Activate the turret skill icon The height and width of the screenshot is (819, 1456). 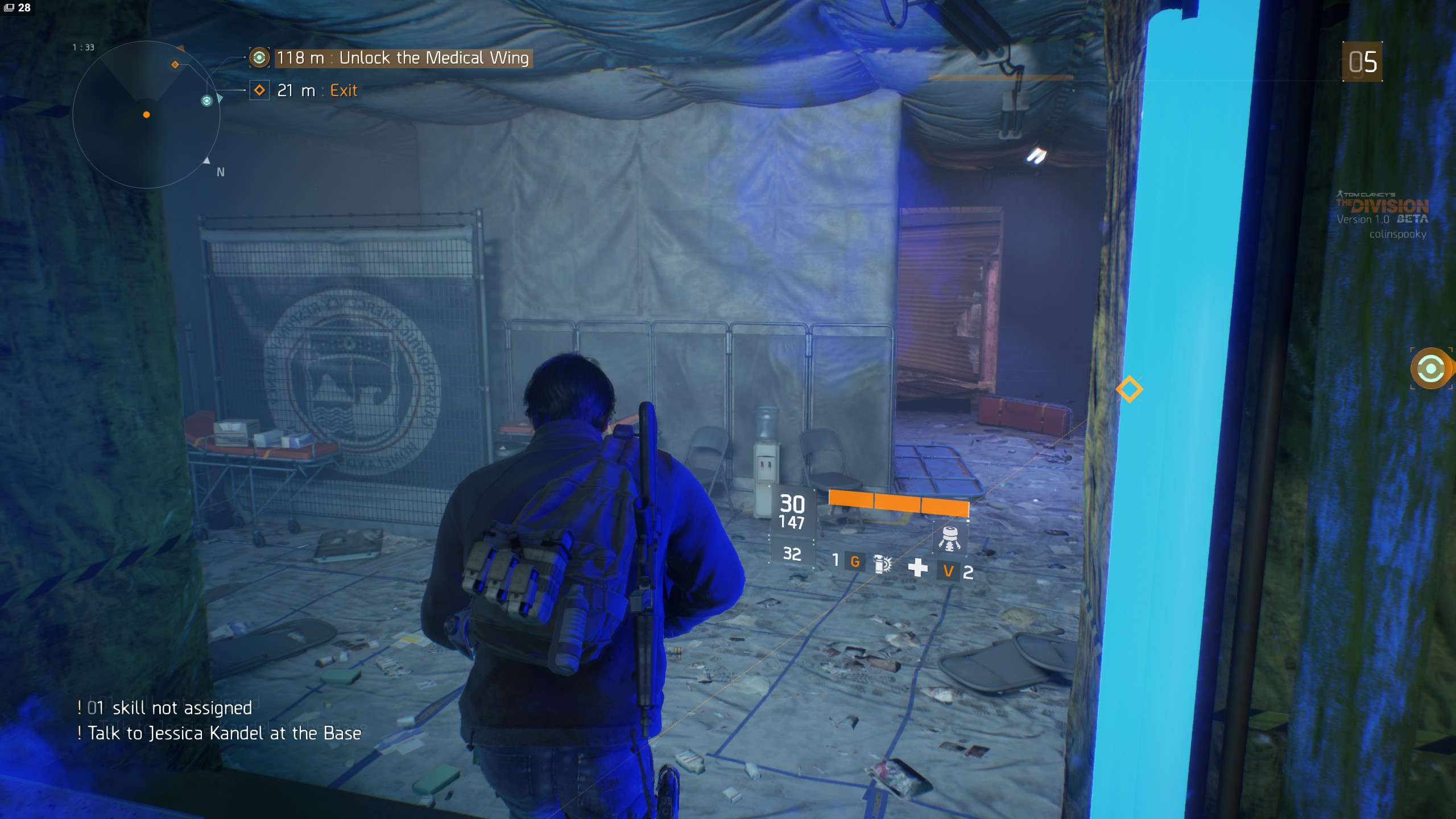pos(949,539)
